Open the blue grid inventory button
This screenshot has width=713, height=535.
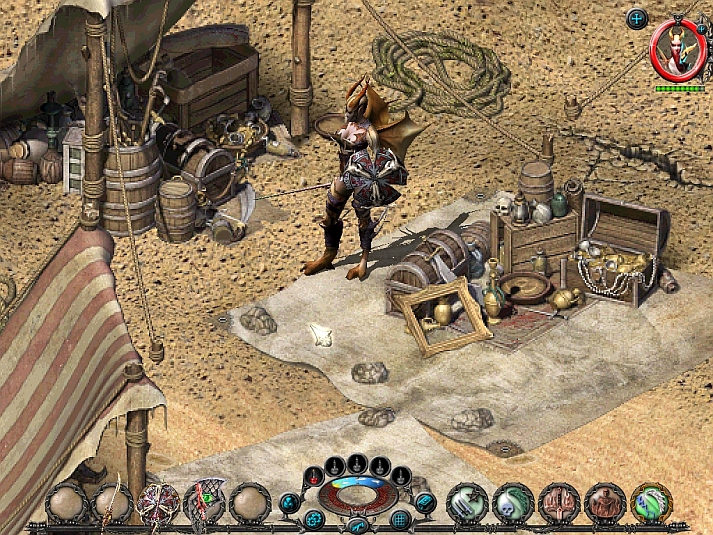coord(400,519)
